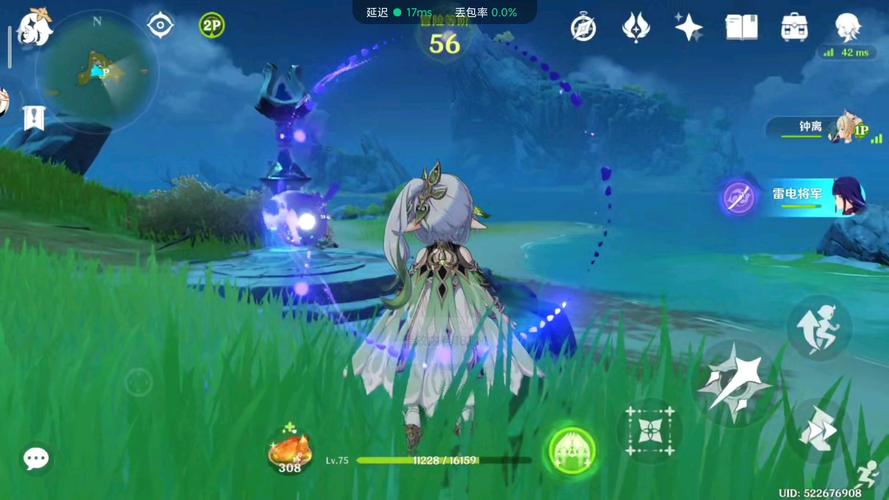The height and width of the screenshot is (500, 889).
Task: Open the minimap
Action: [96, 72]
